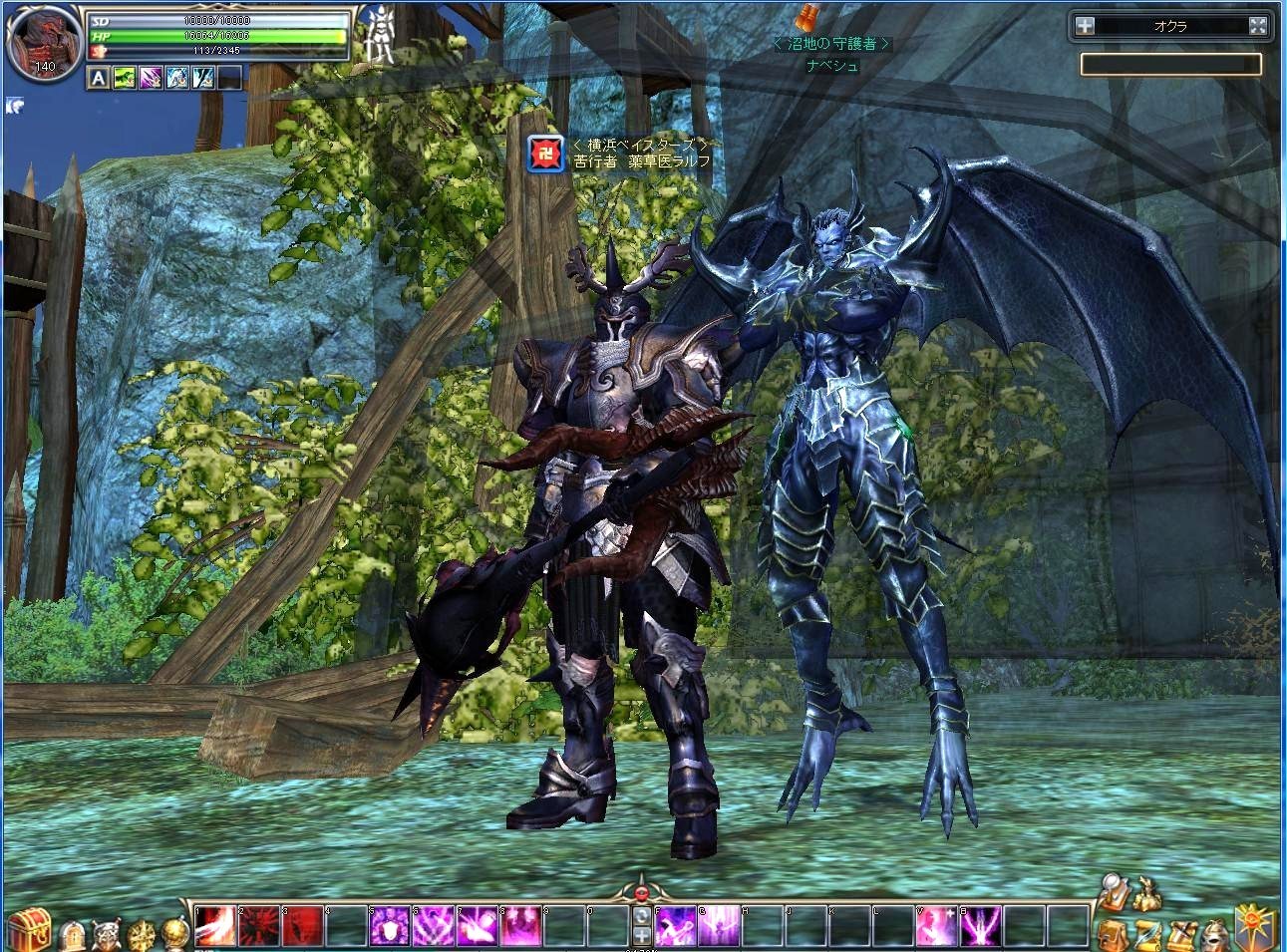Click the plus button between the hotbars
The width and height of the screenshot is (1287, 952).
(x=641, y=935)
